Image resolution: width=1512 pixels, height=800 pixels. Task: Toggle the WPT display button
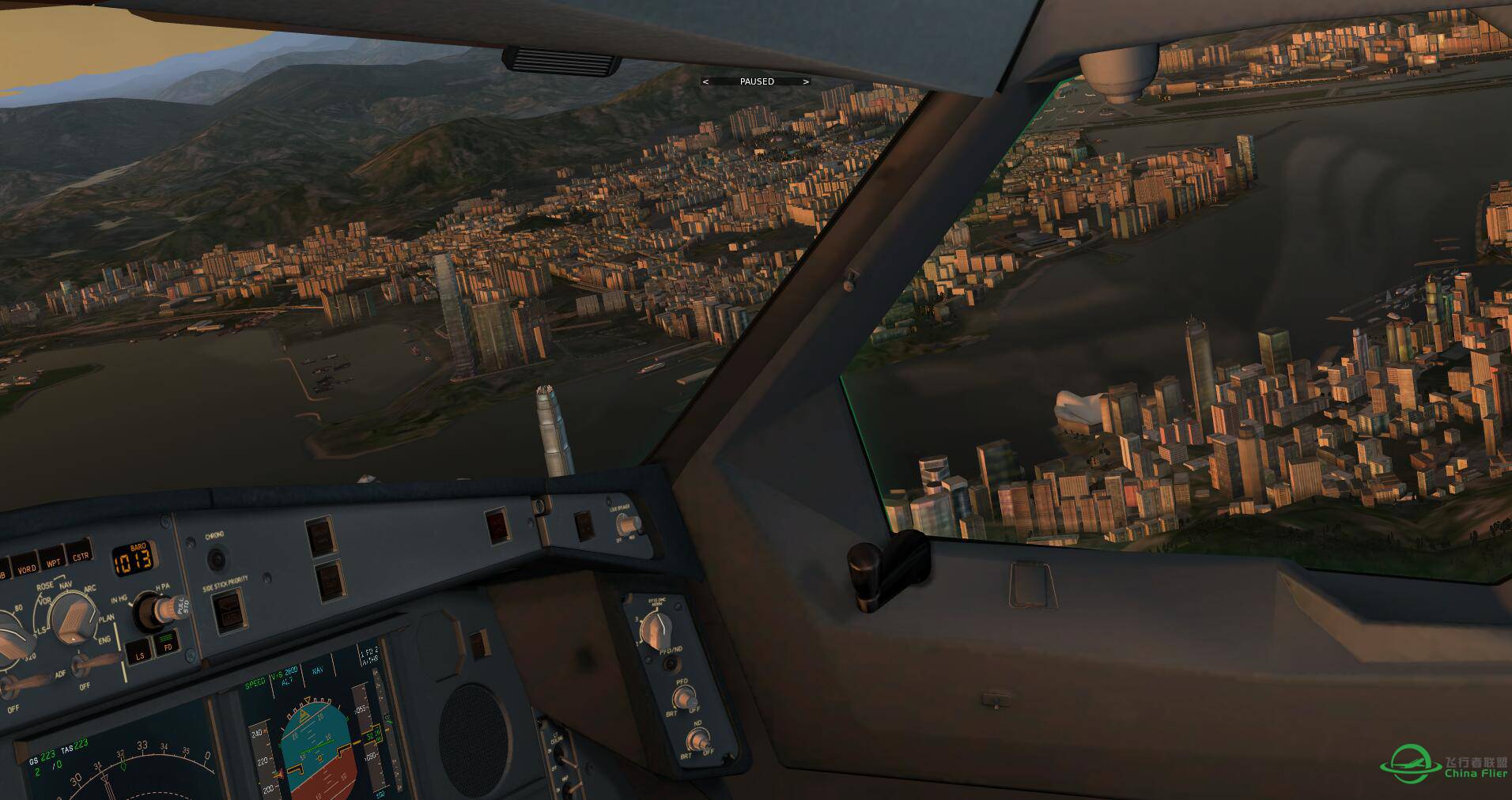52,560
